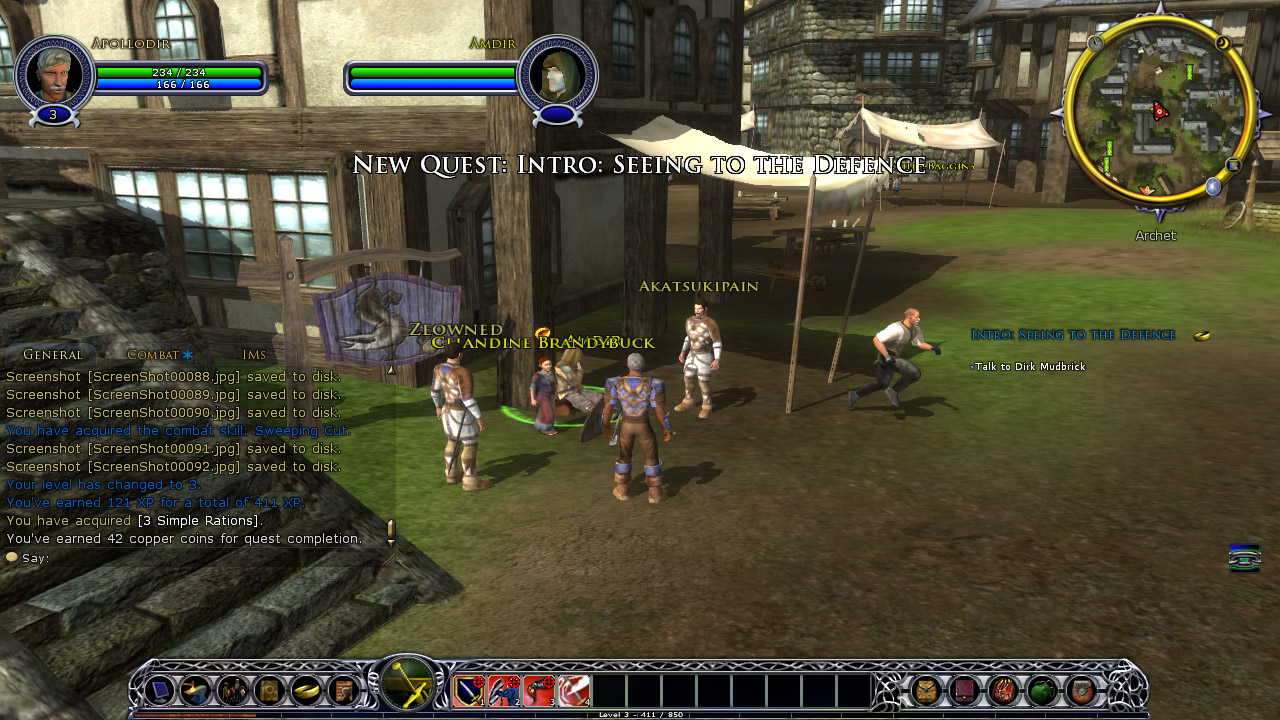Trigger the horn skill in slot 3
1280x720 pixels.
click(539, 690)
